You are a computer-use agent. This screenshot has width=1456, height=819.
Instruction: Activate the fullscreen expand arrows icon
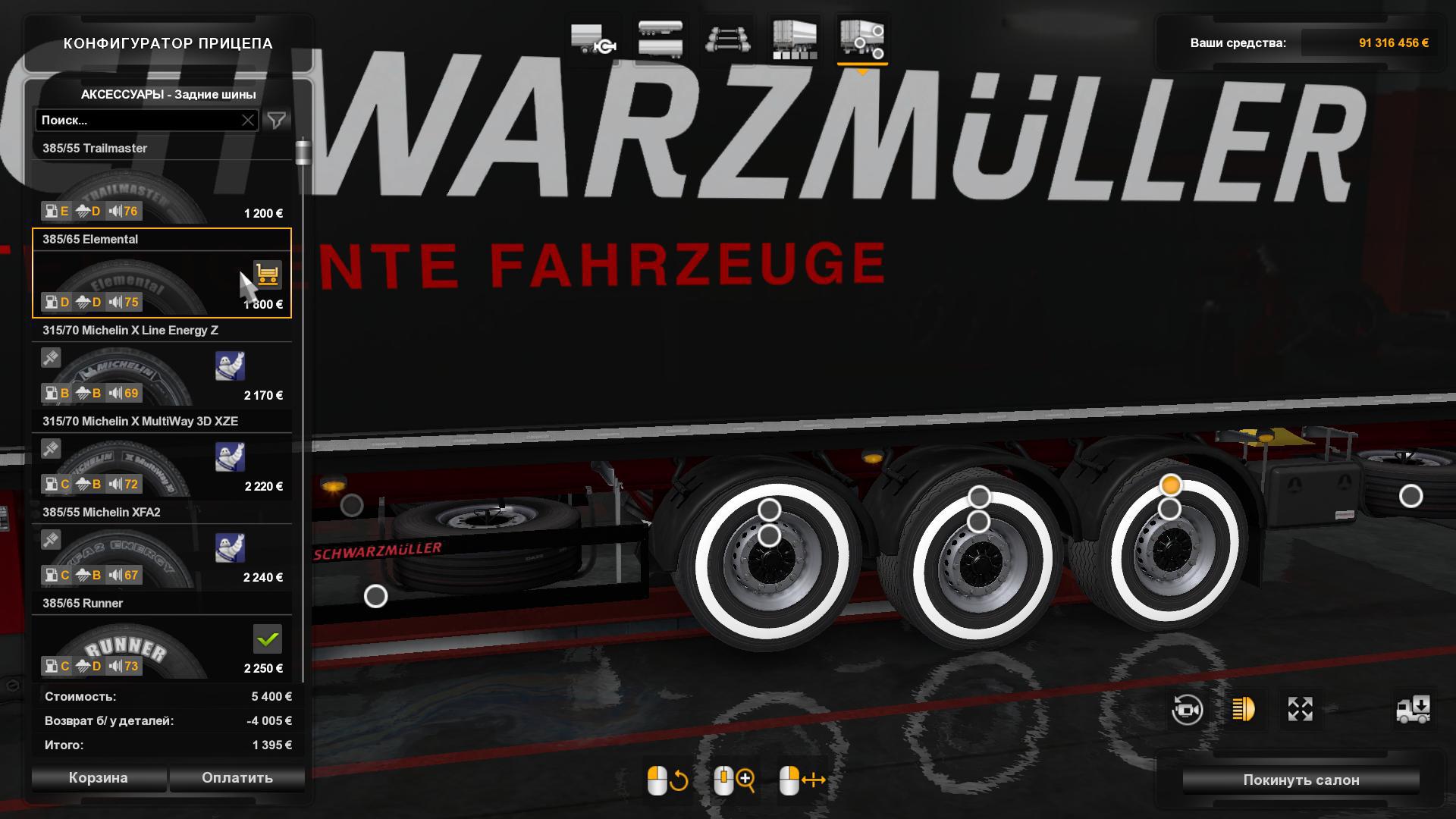click(x=1300, y=709)
